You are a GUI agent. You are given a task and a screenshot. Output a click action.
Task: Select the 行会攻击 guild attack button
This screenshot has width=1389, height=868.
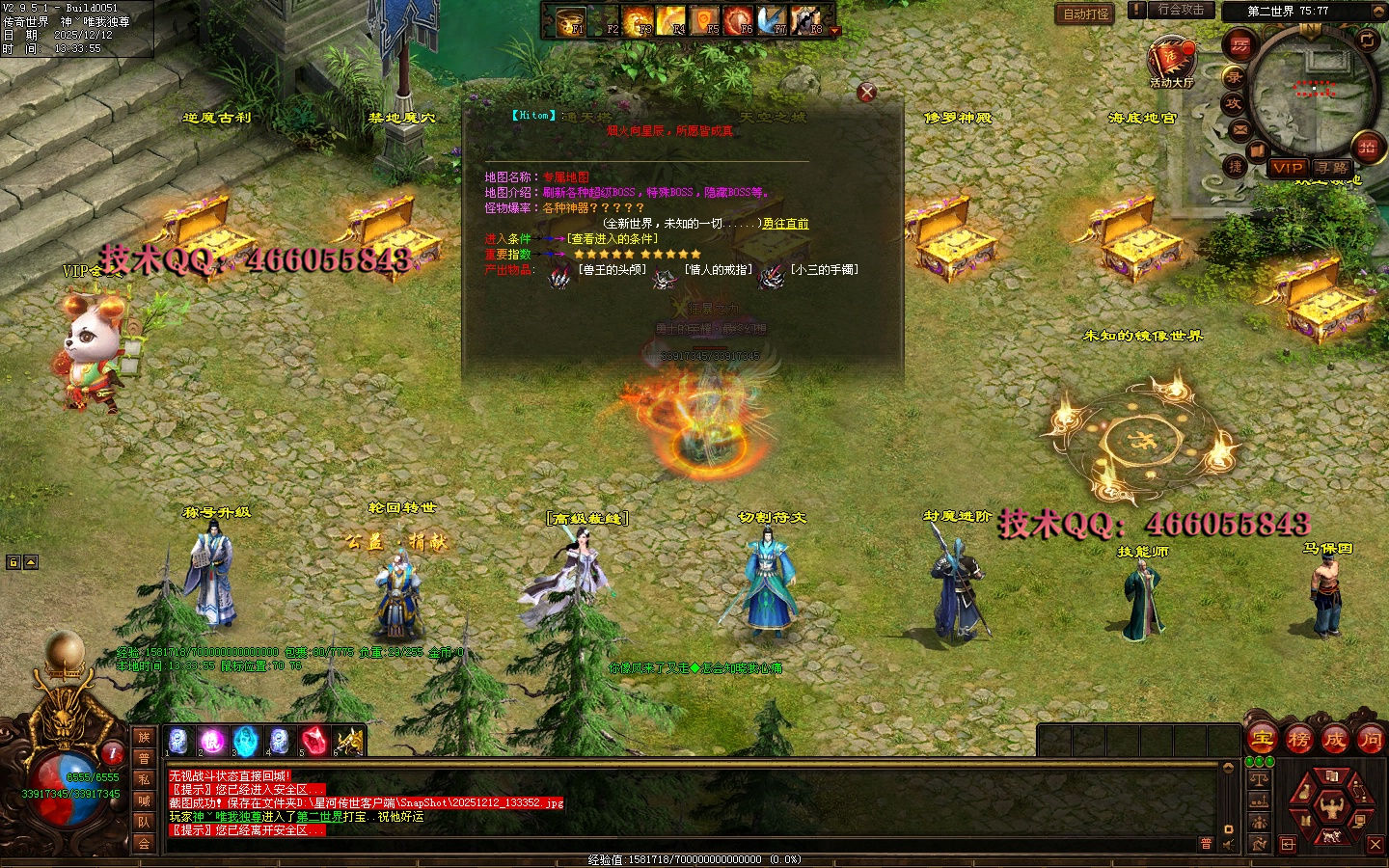click(1181, 10)
